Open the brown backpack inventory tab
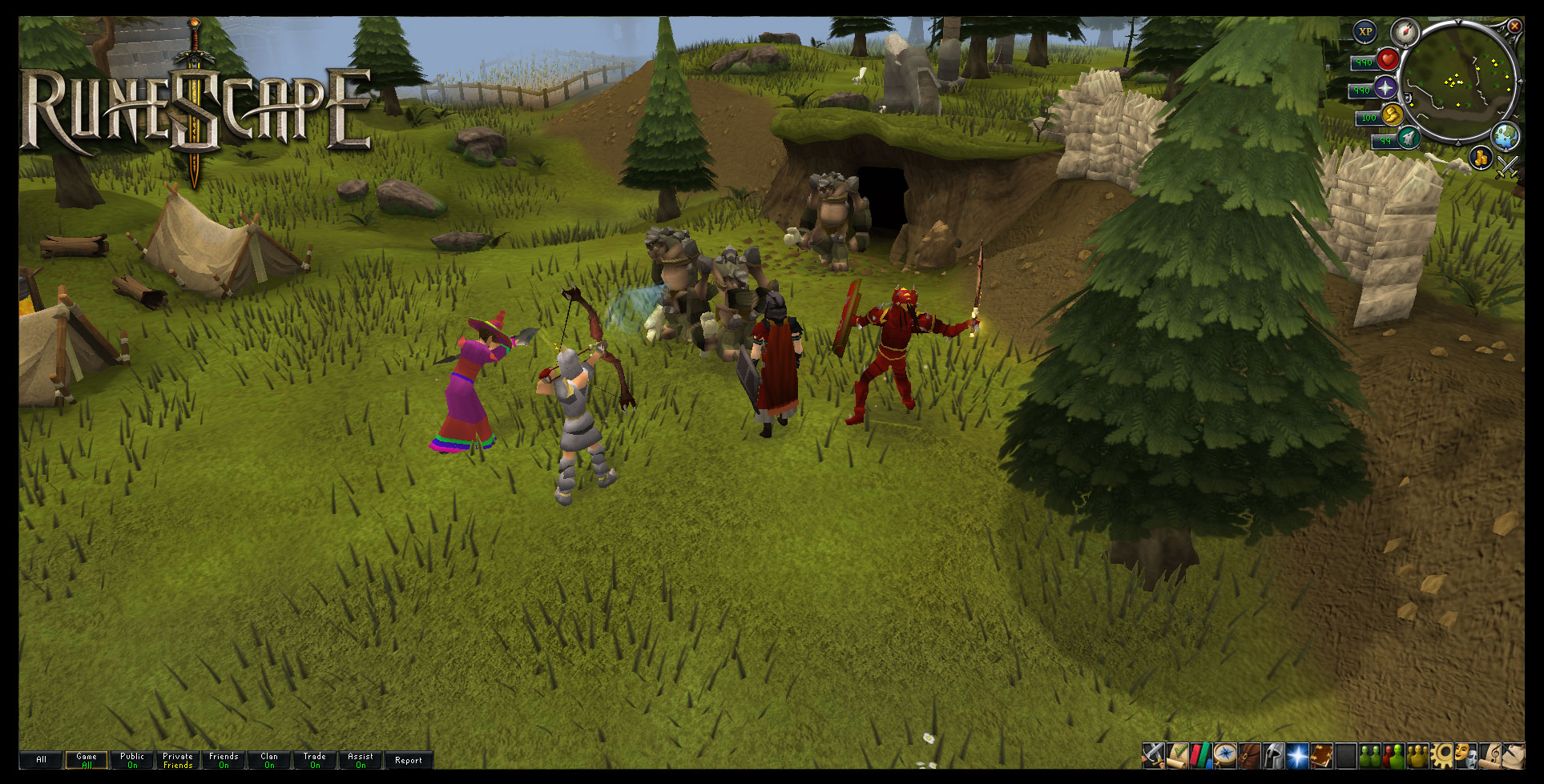 point(1249,755)
